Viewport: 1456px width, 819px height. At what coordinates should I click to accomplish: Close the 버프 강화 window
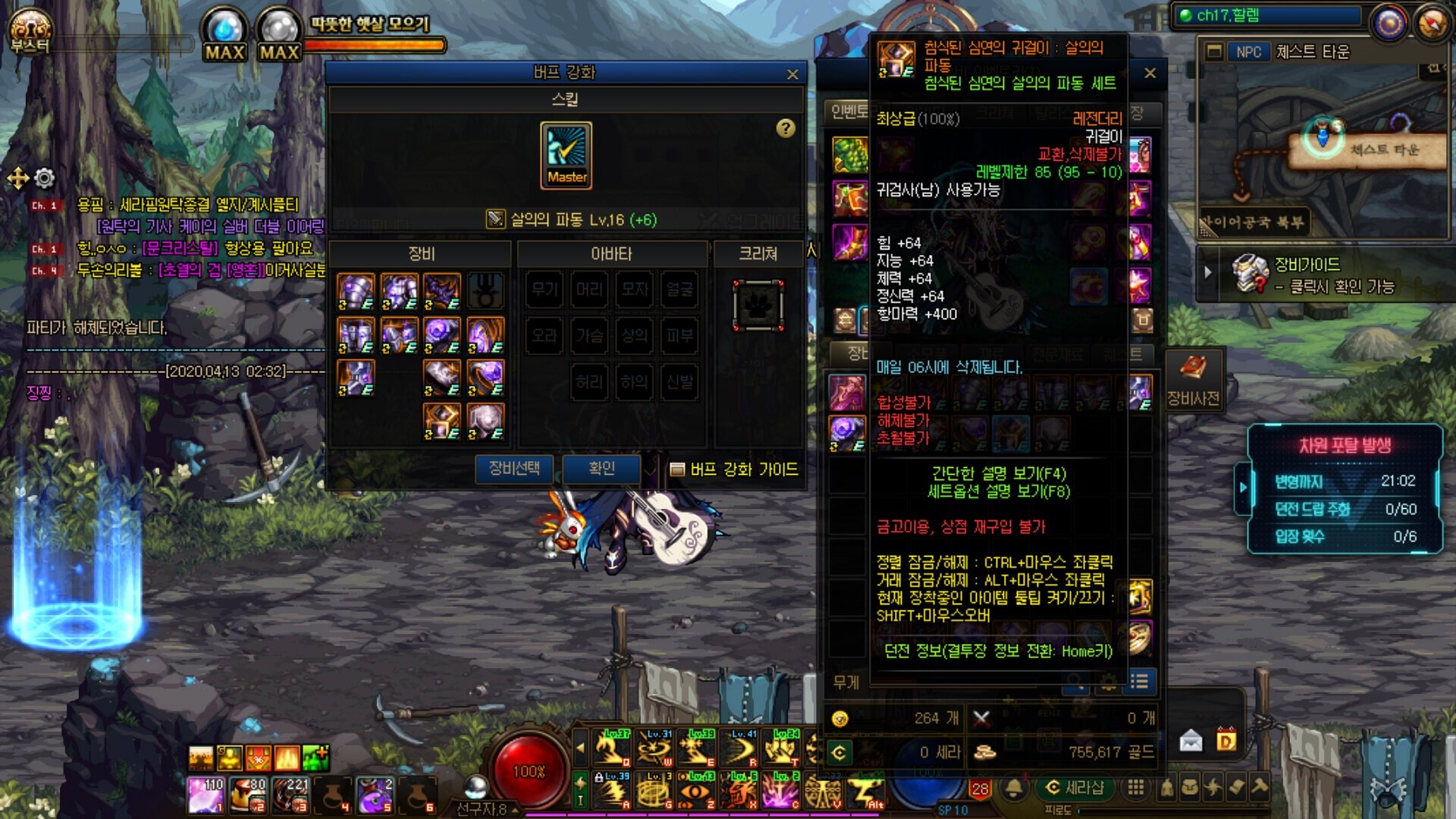coord(792,74)
